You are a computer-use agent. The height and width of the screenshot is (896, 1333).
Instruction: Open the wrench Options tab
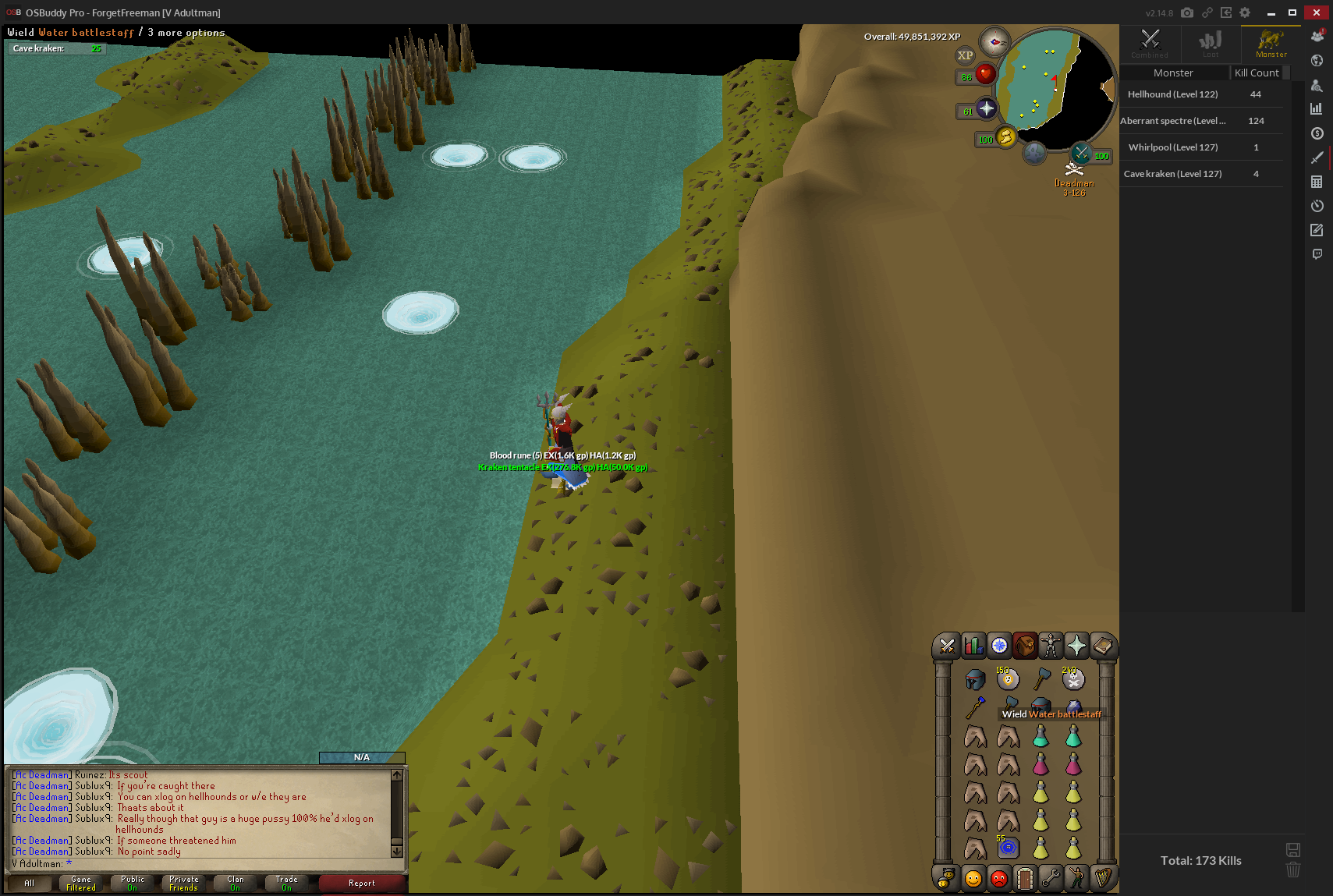pyautogui.click(x=1051, y=879)
